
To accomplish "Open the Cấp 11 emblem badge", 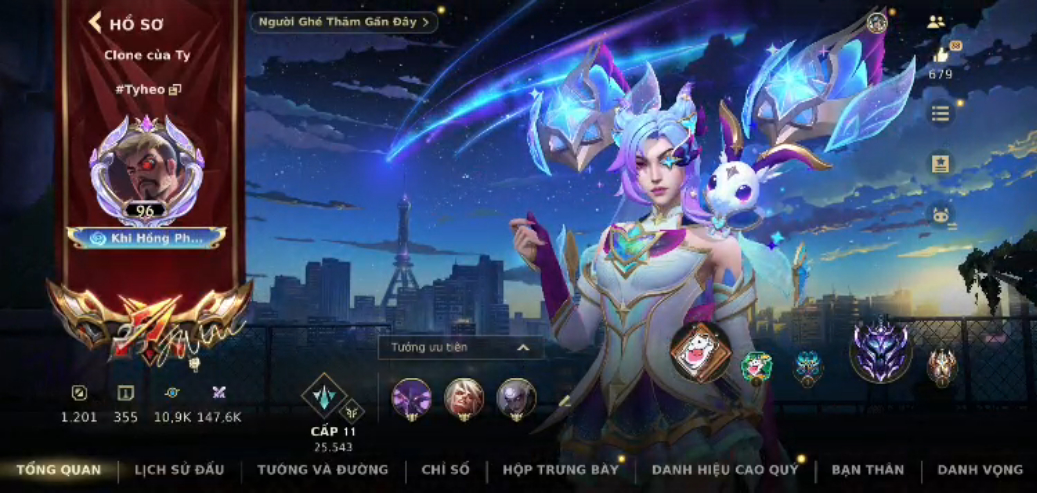I will click(x=324, y=395).
